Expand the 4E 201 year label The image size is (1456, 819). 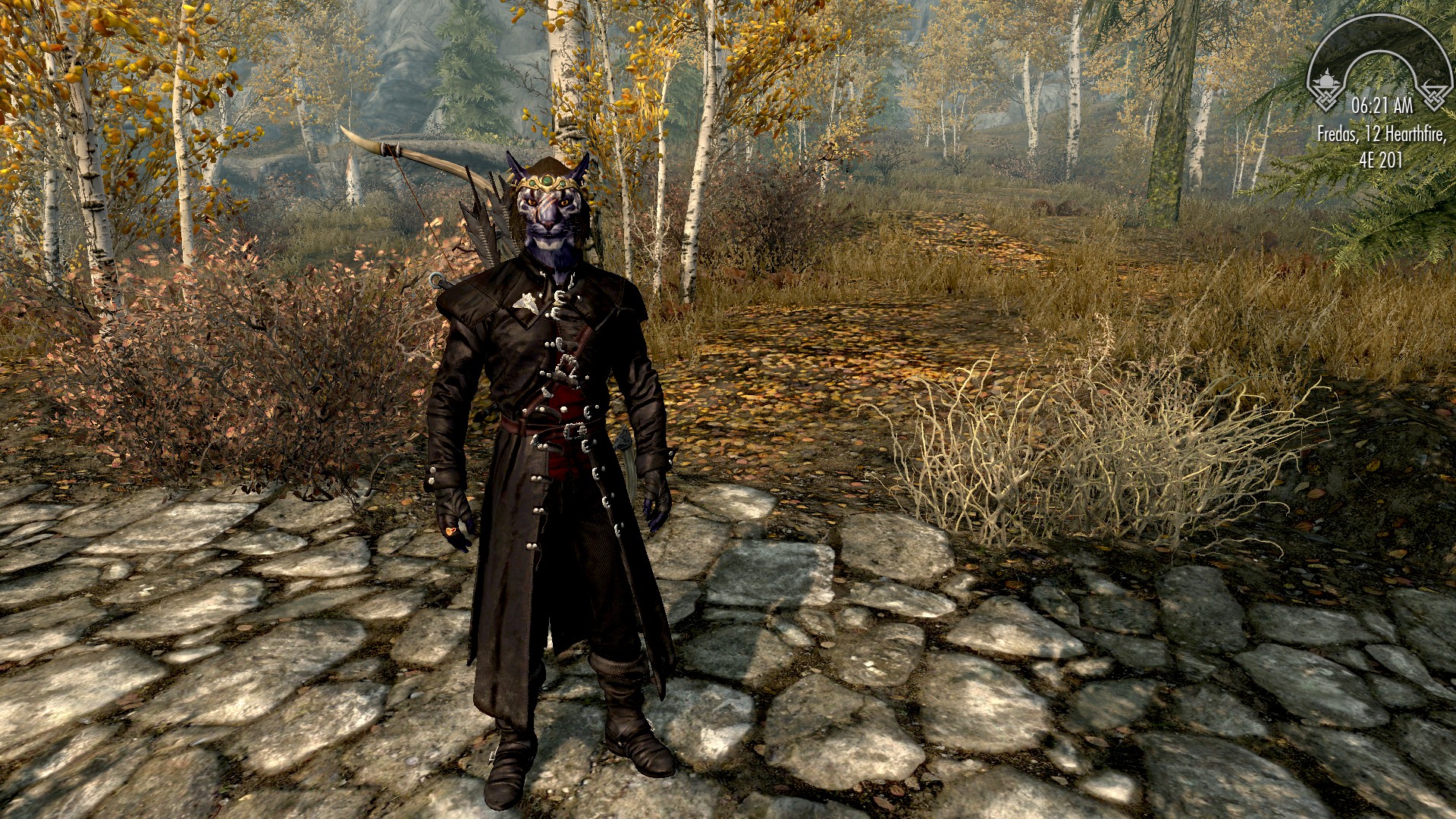point(1382,159)
